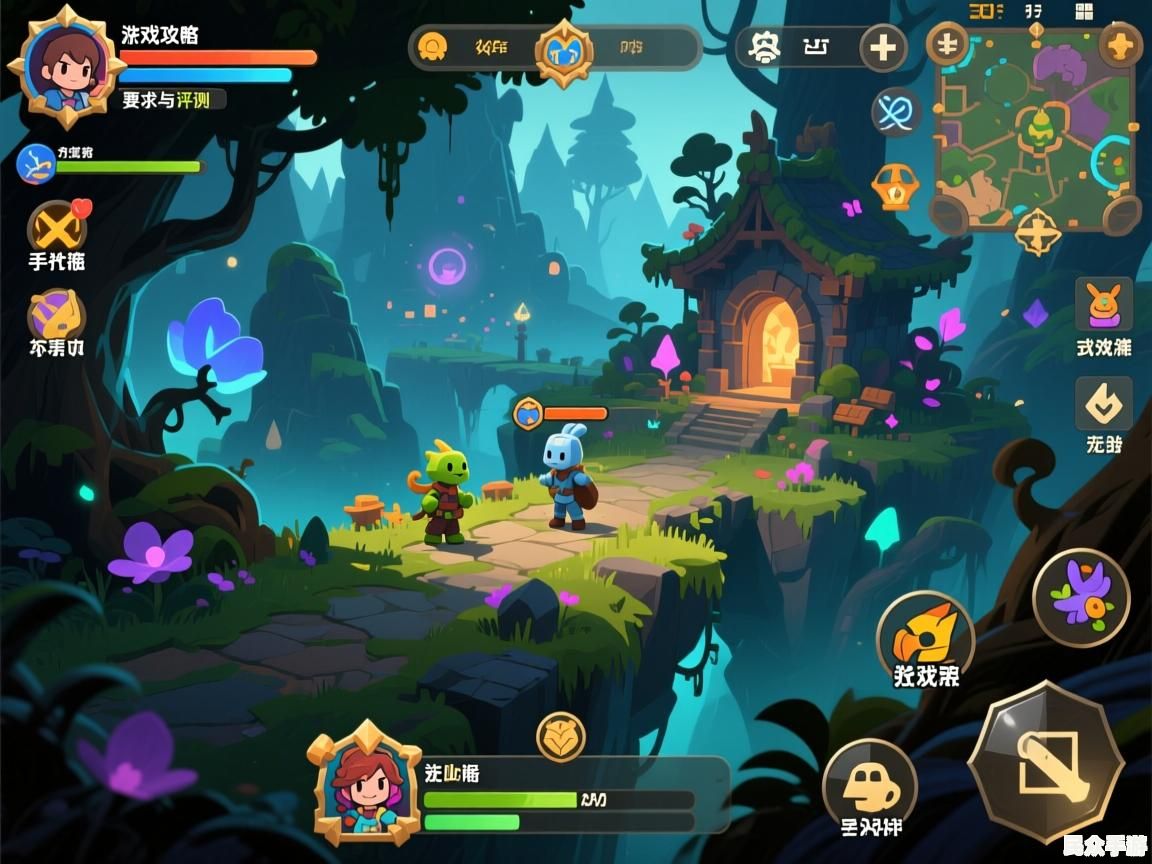This screenshot has height=864, width=1152.
Task: Hit the large sword attack button
Action: click(1046, 760)
